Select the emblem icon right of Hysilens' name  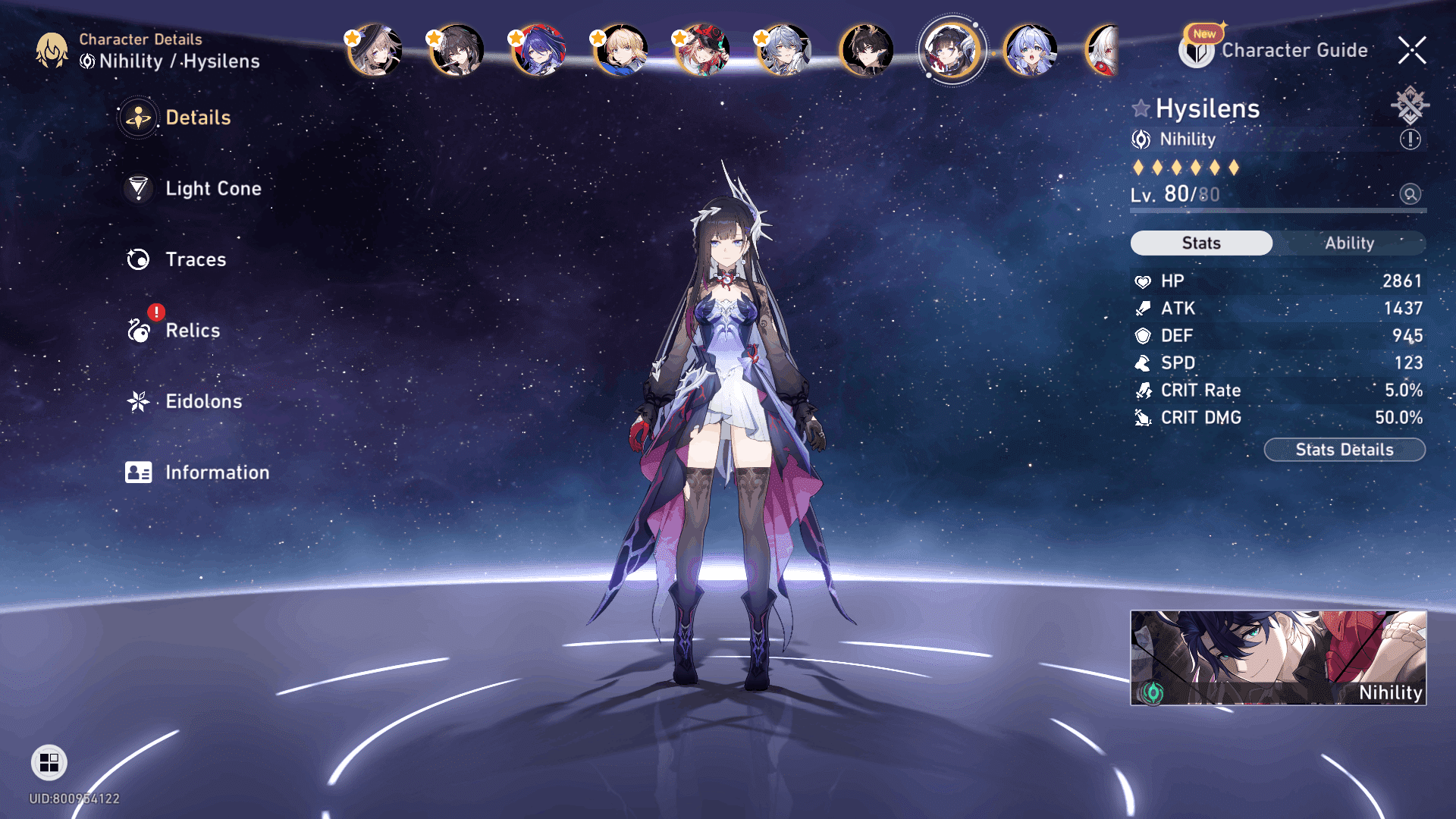[x=1410, y=105]
